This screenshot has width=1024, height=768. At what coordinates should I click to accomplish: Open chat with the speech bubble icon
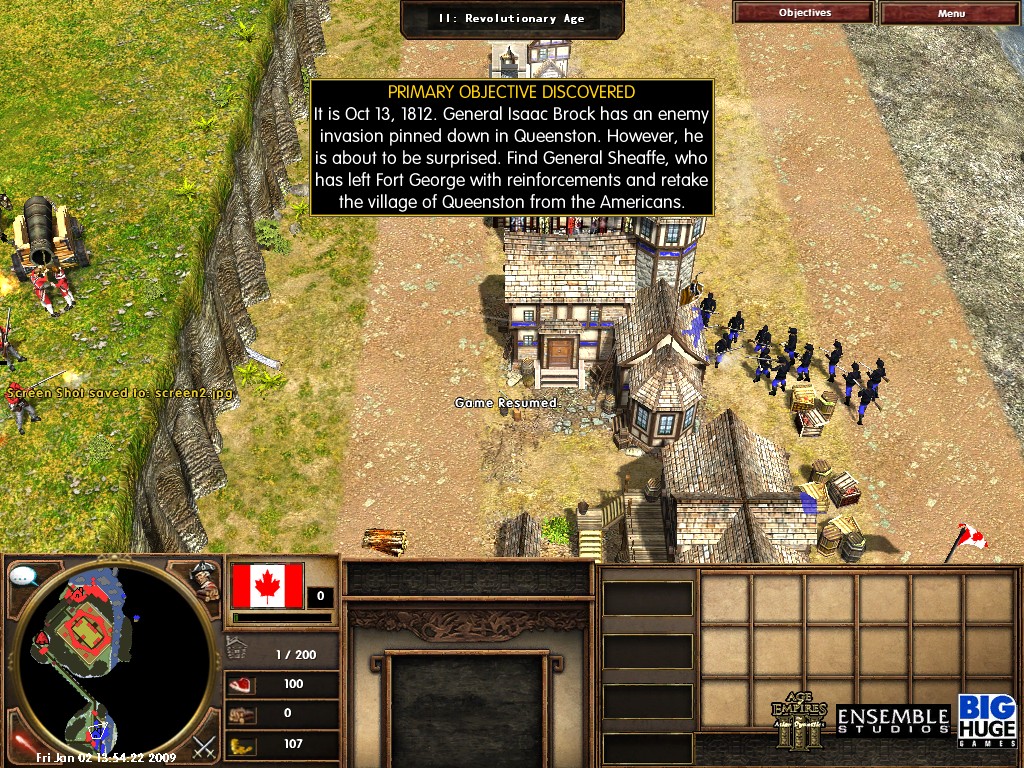pyautogui.click(x=23, y=575)
